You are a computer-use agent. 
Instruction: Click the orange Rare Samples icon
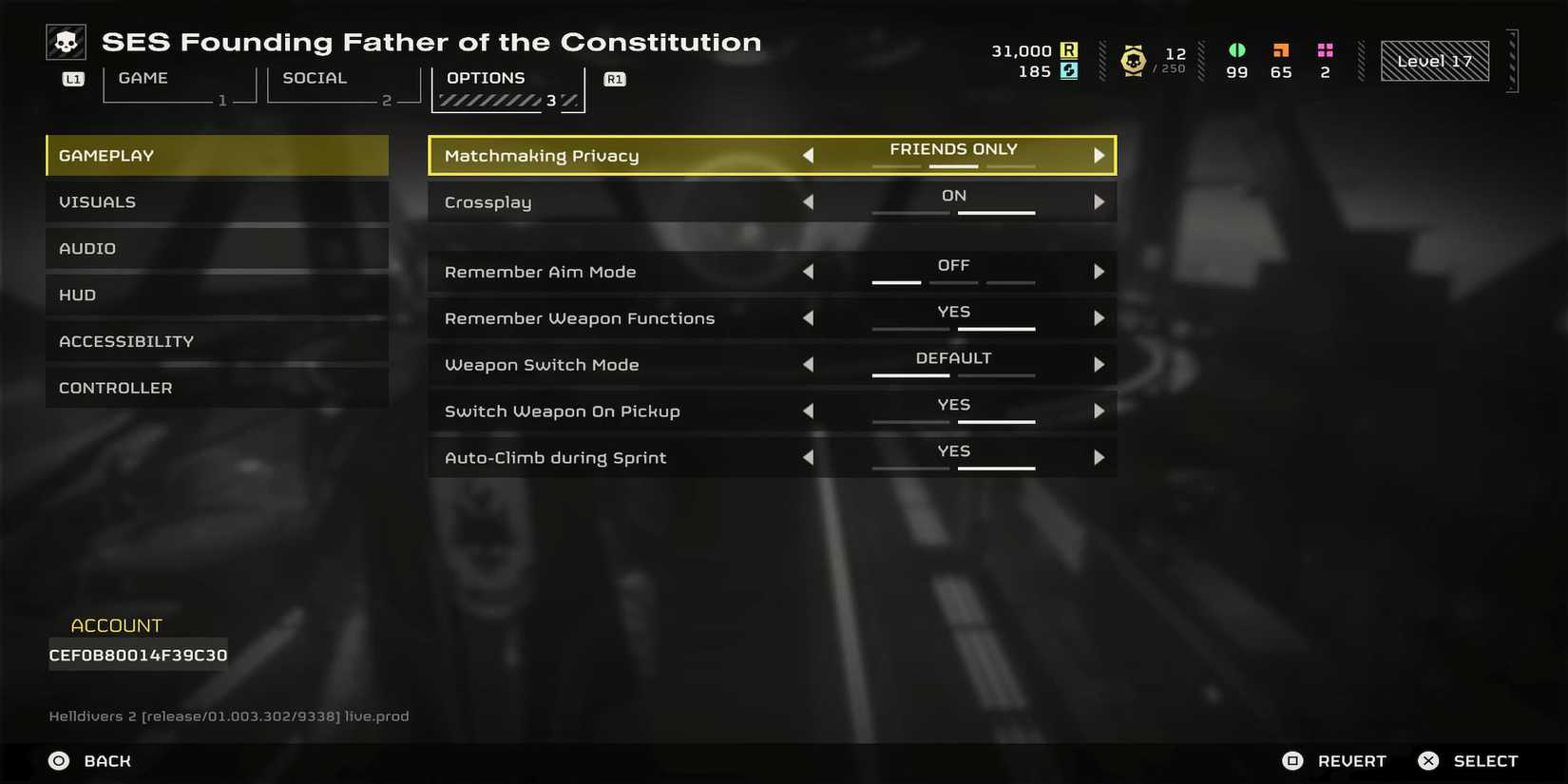1280,50
